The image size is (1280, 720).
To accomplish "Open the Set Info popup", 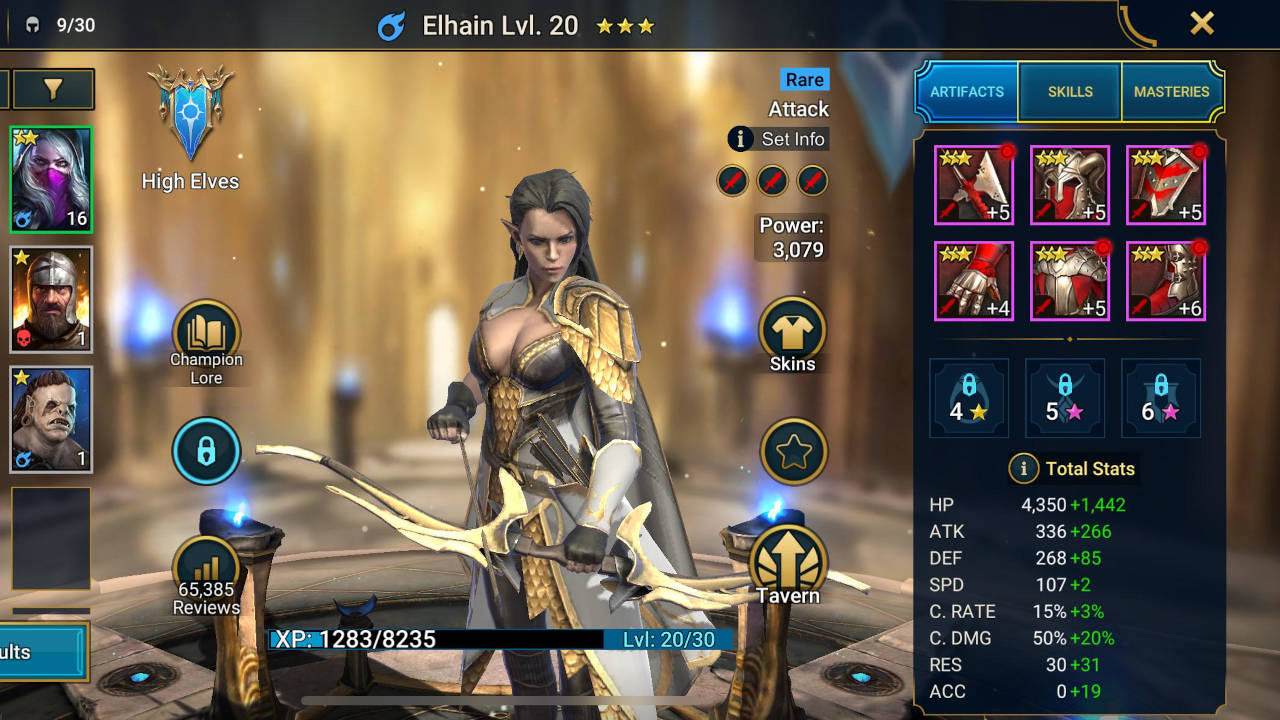I will [x=778, y=139].
